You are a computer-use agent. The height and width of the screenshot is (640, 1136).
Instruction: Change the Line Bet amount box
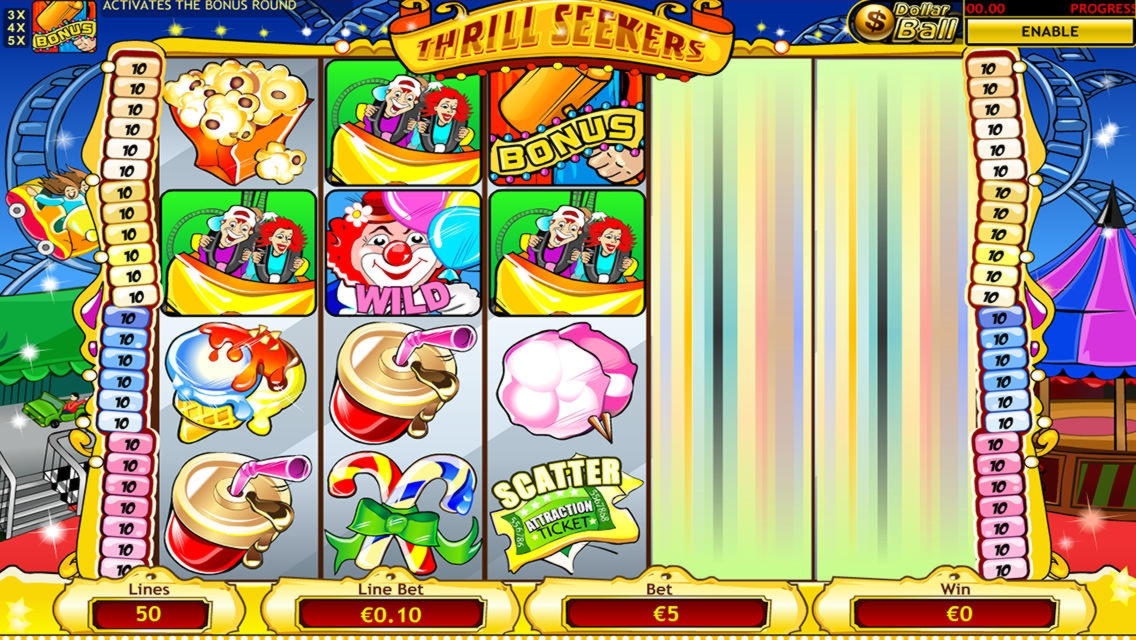(x=391, y=613)
